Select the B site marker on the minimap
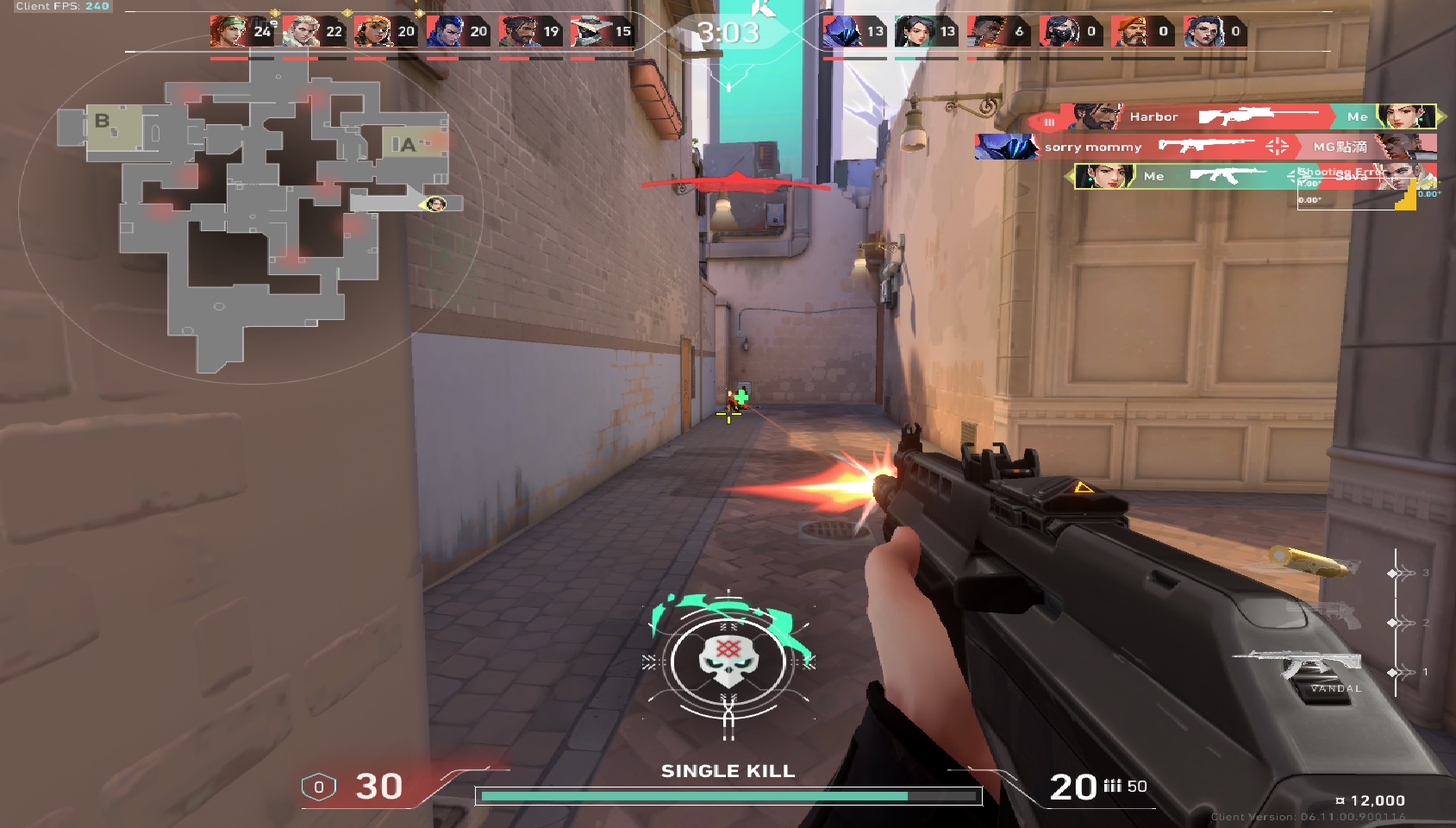This screenshot has height=828, width=1456. pyautogui.click(x=103, y=122)
